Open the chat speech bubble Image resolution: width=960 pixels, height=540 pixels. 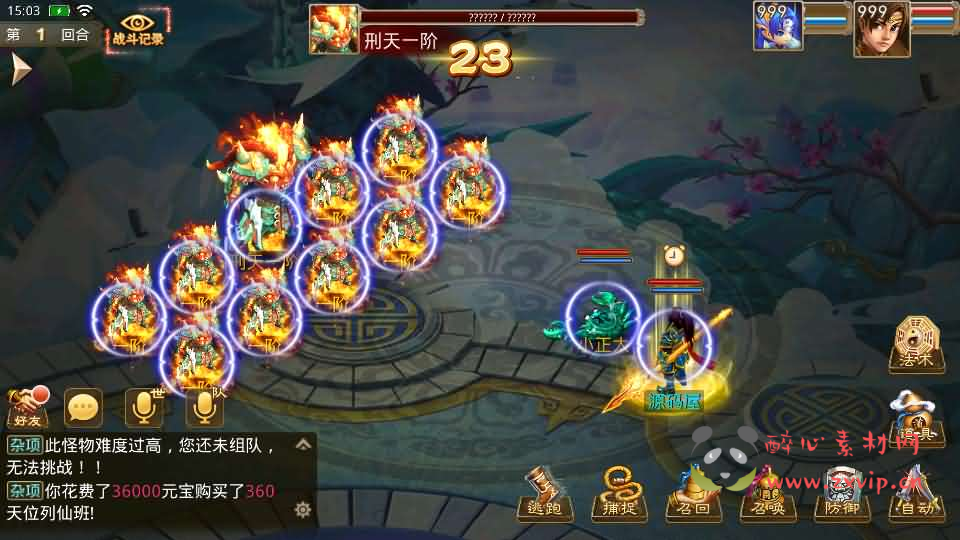pos(84,406)
